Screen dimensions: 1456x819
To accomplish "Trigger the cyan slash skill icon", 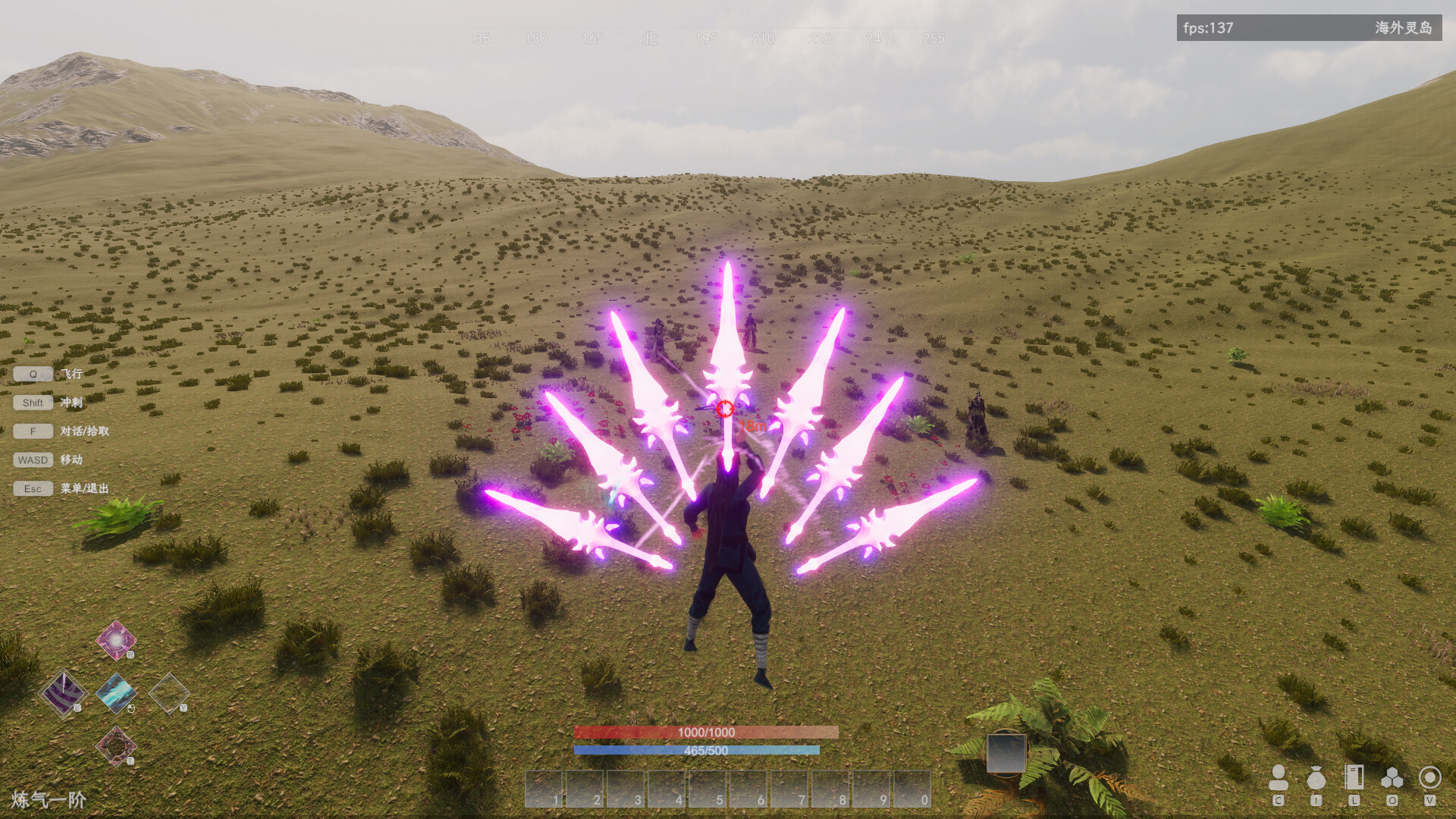I will tap(116, 692).
